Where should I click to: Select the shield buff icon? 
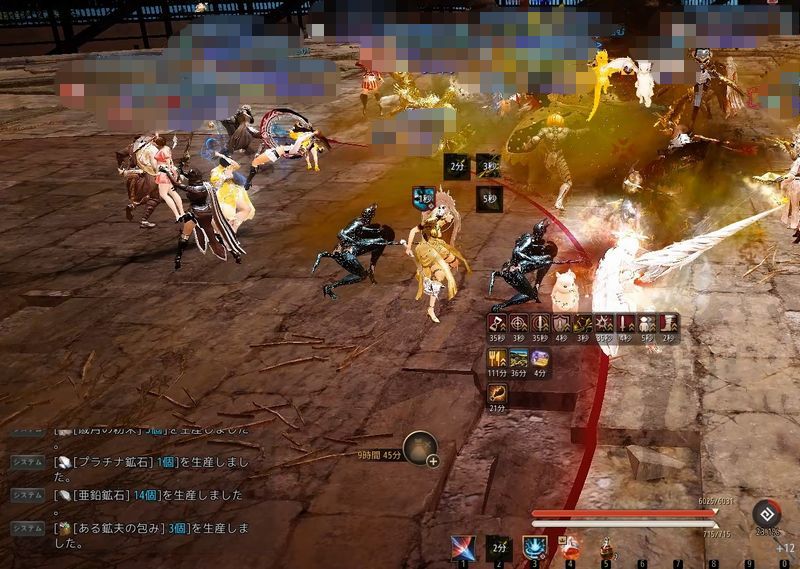click(561, 324)
